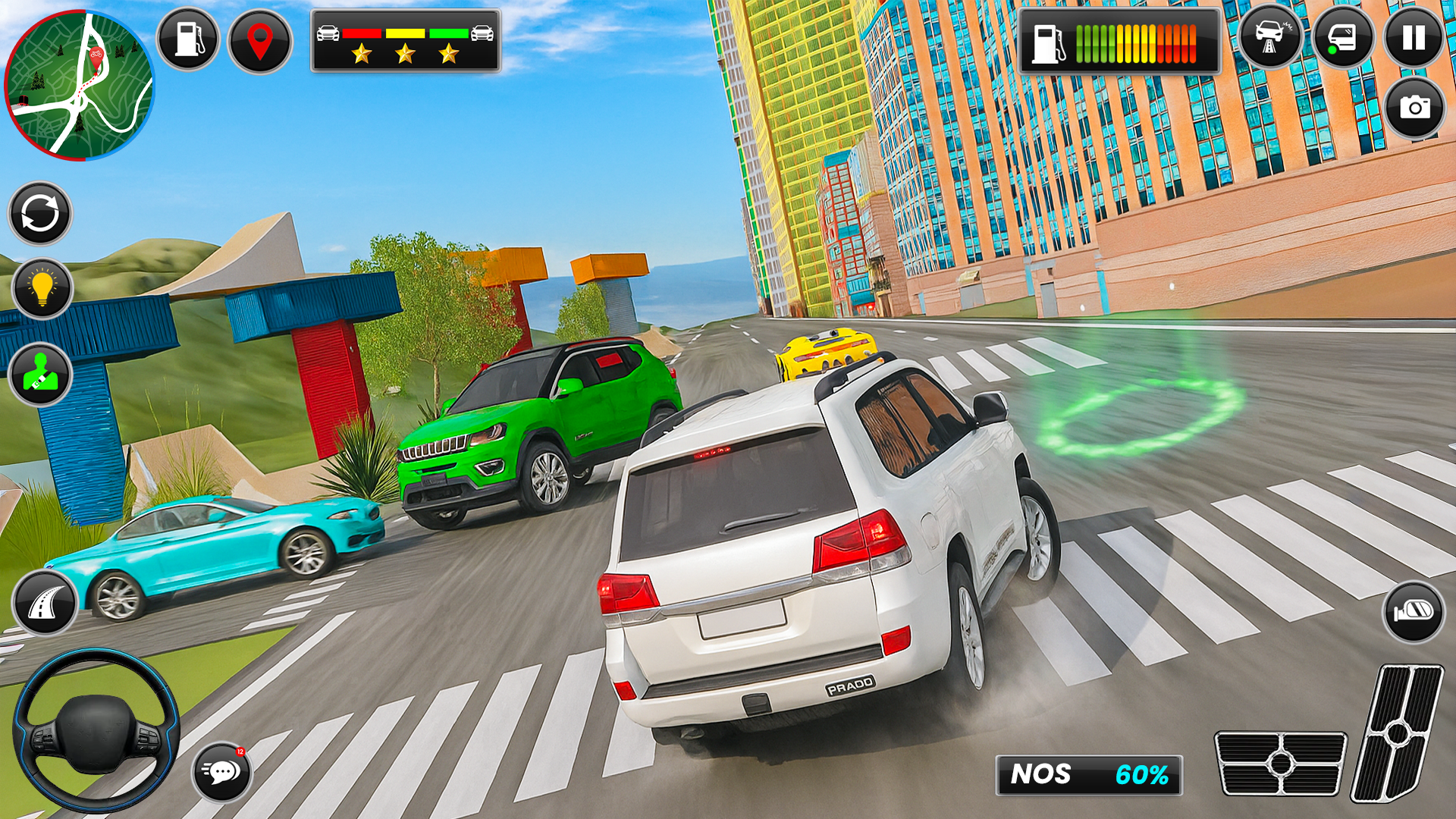The height and width of the screenshot is (819, 1456).
Task: Open the restart race option
Action: pyautogui.click(x=39, y=212)
